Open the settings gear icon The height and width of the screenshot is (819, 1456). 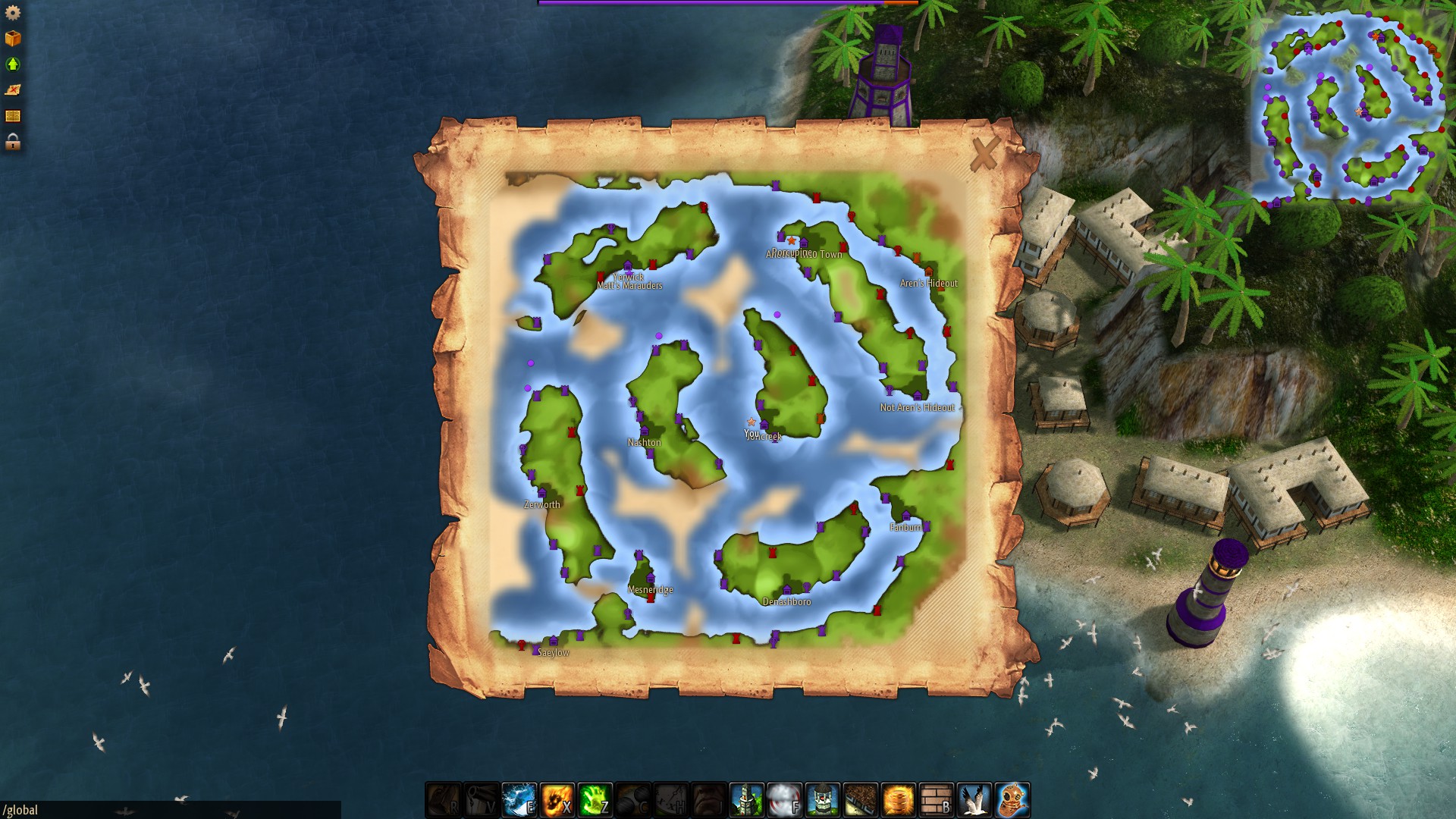pyautogui.click(x=13, y=13)
